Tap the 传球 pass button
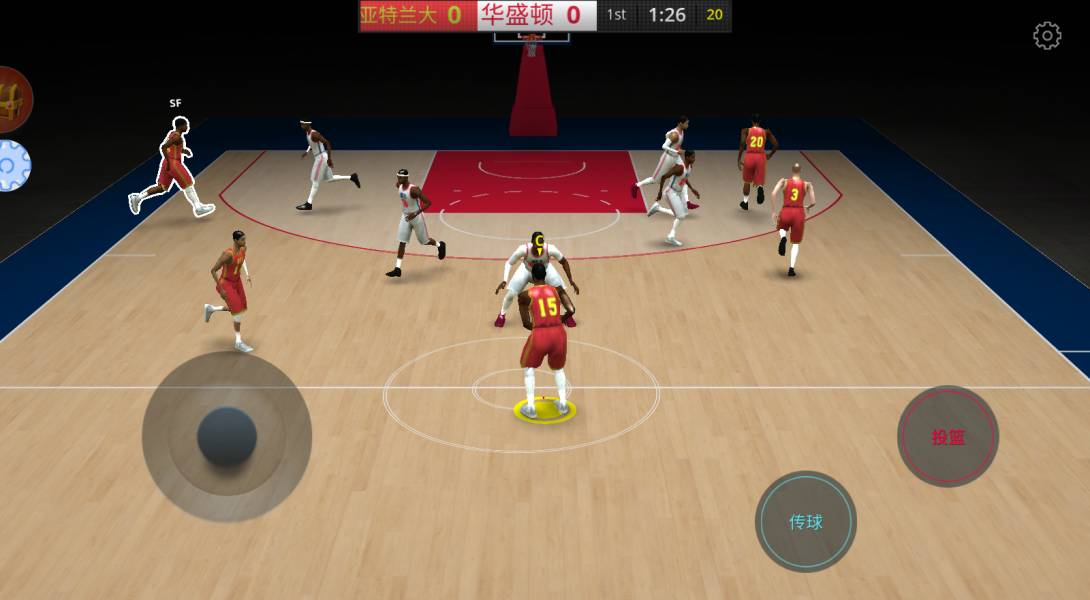 805,522
